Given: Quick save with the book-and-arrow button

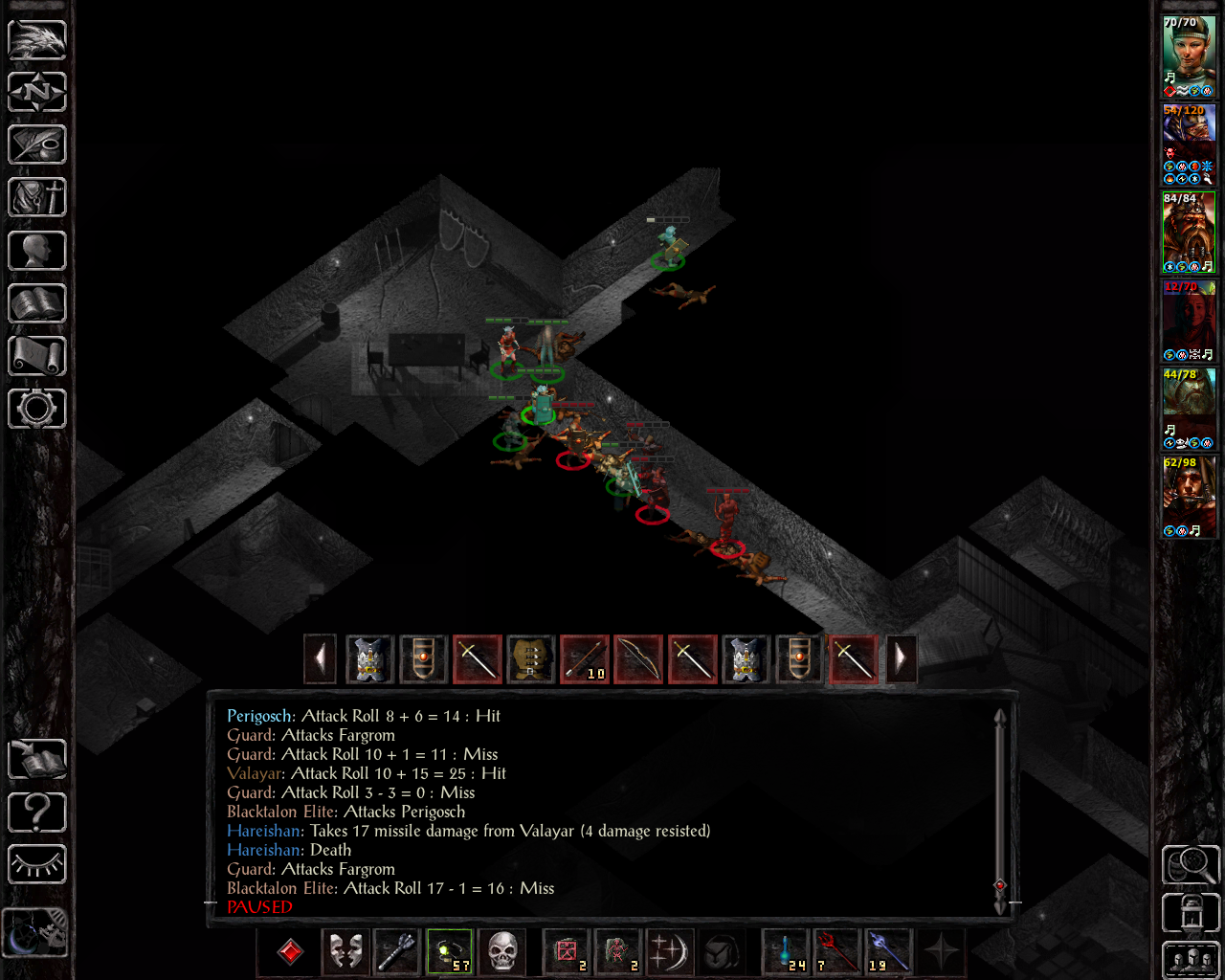Looking at the screenshot, I should (37, 760).
